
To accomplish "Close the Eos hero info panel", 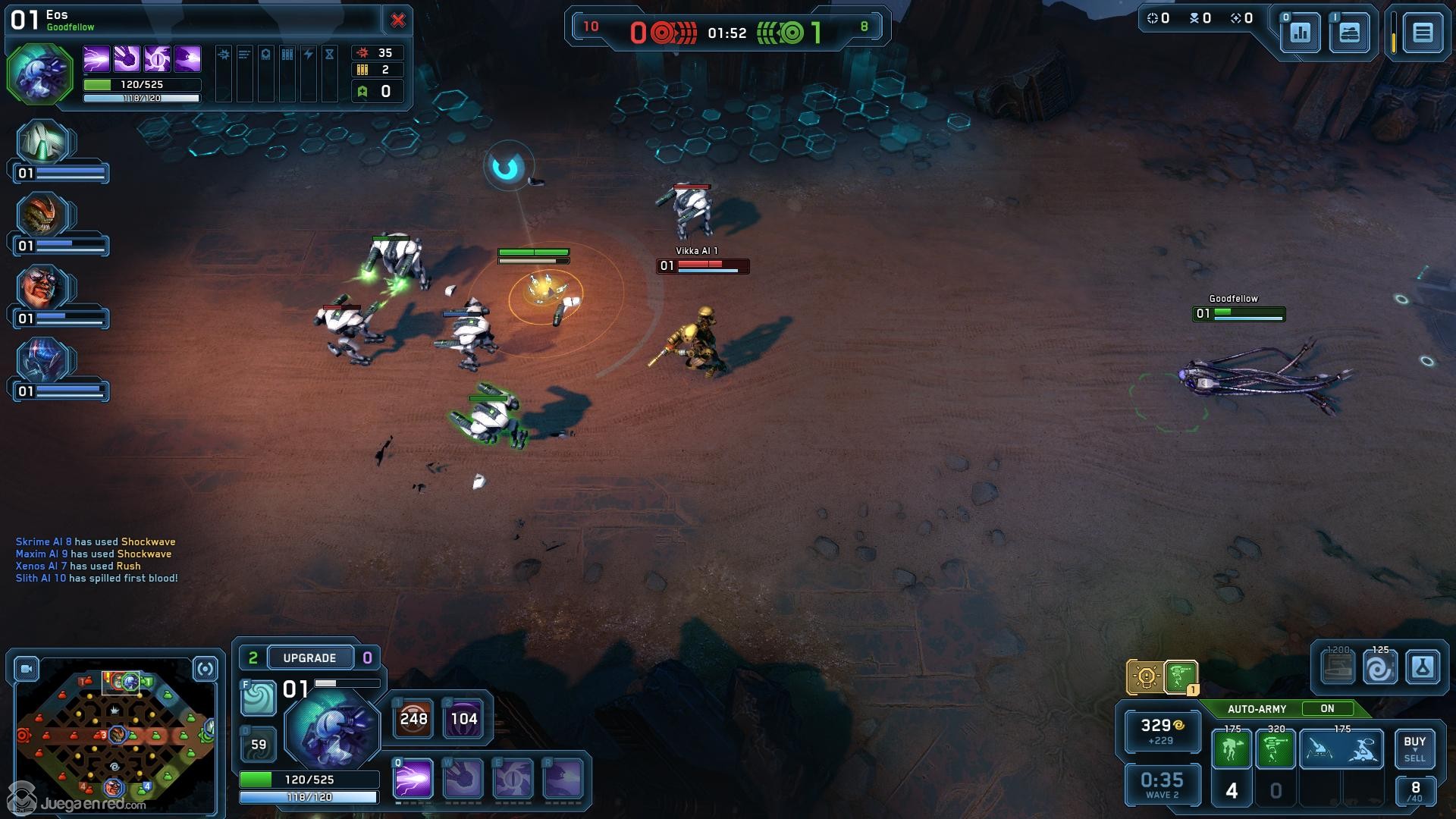I will (x=397, y=20).
